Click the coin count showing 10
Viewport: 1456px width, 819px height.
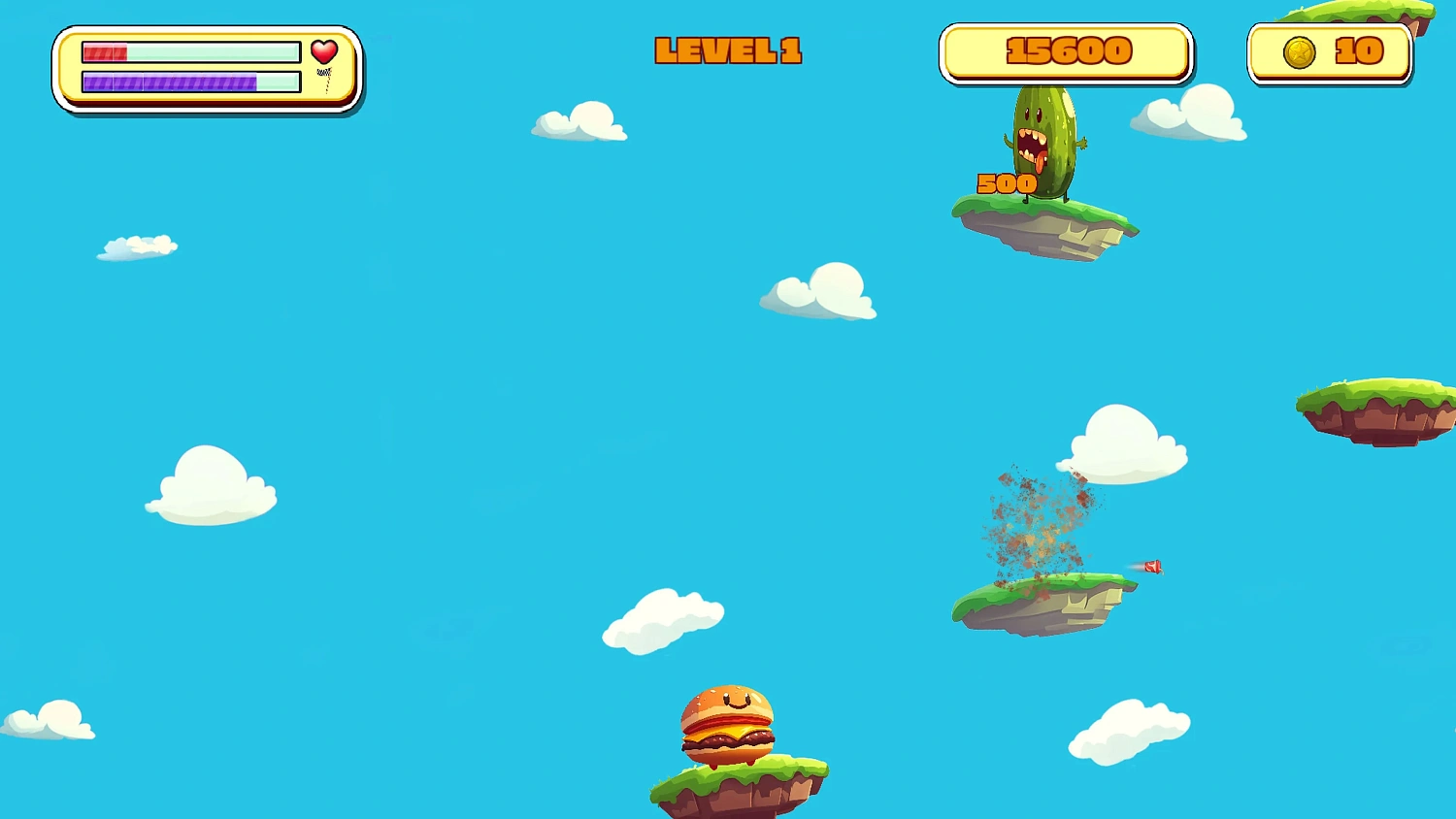[1360, 51]
